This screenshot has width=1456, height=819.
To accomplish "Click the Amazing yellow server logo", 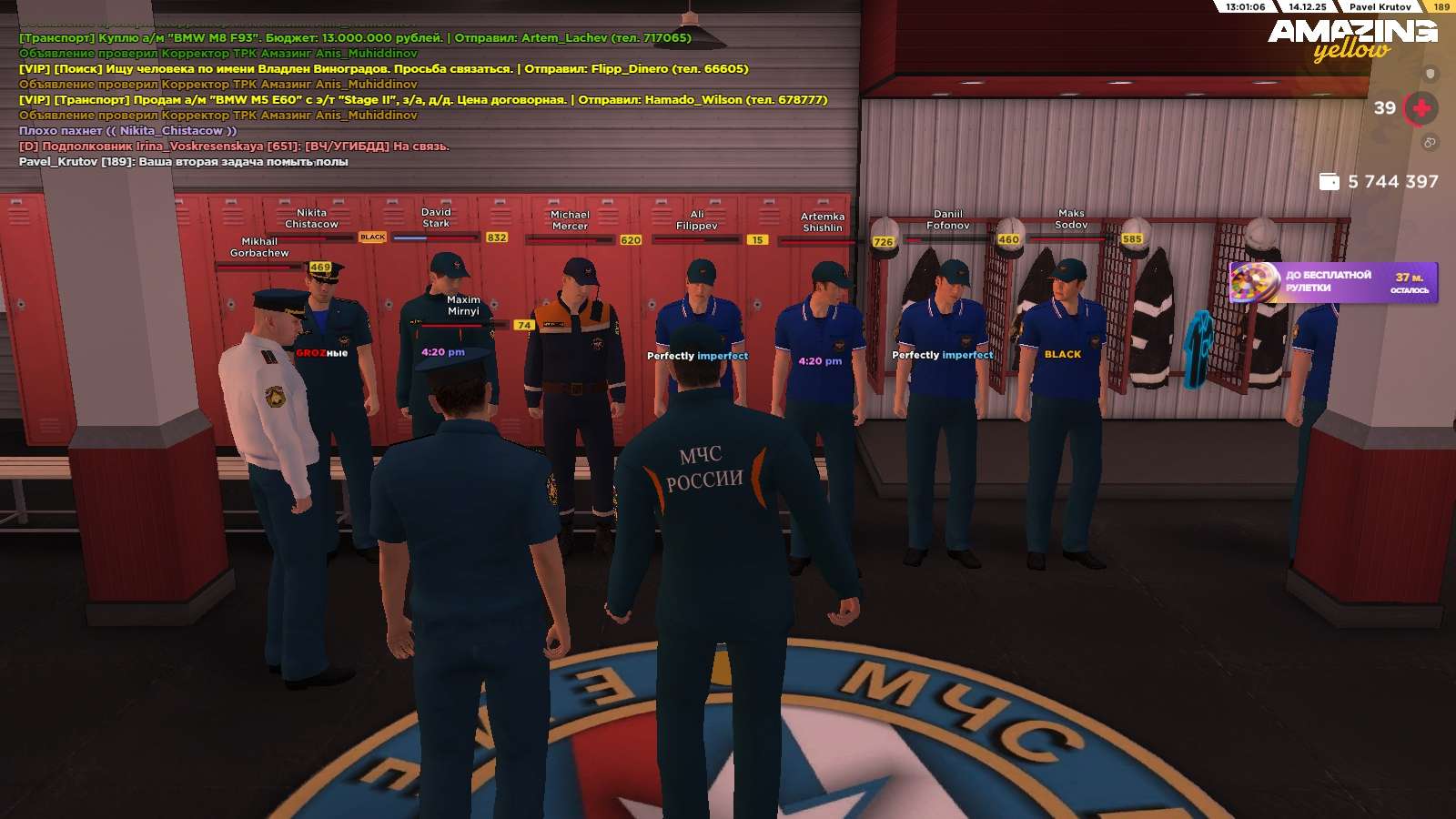I will coord(1352,39).
